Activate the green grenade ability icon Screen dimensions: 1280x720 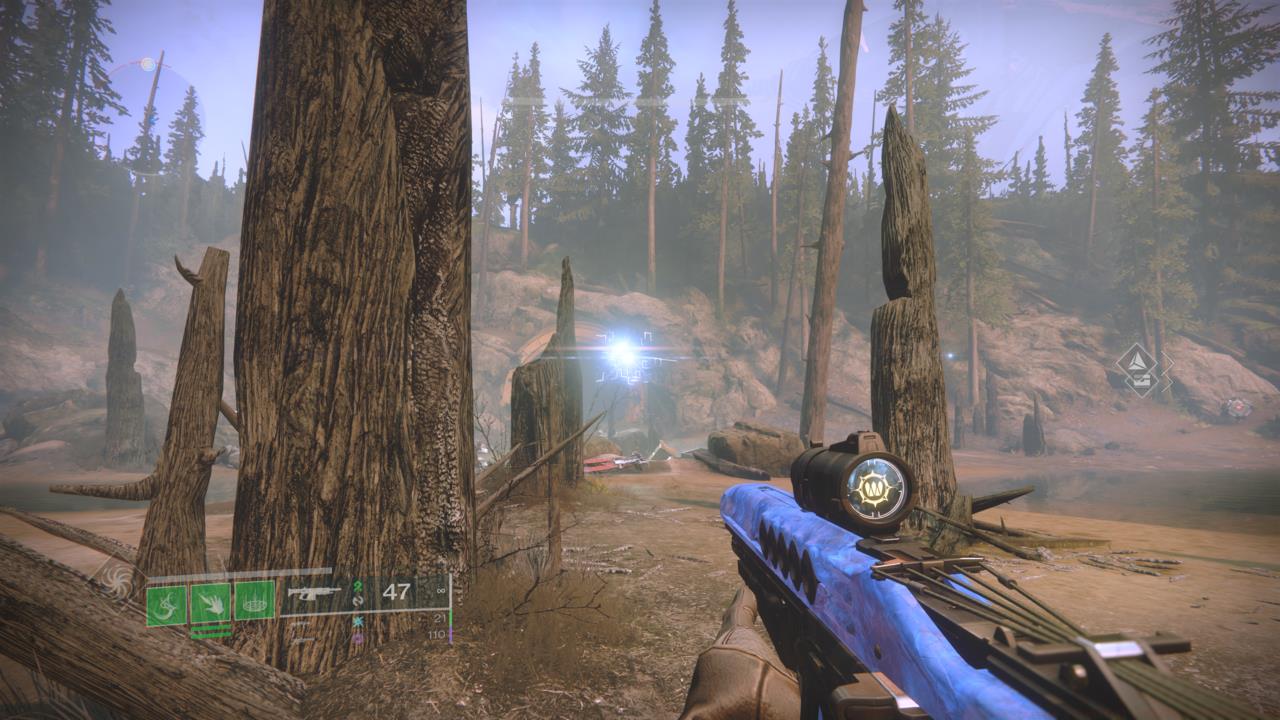166,603
